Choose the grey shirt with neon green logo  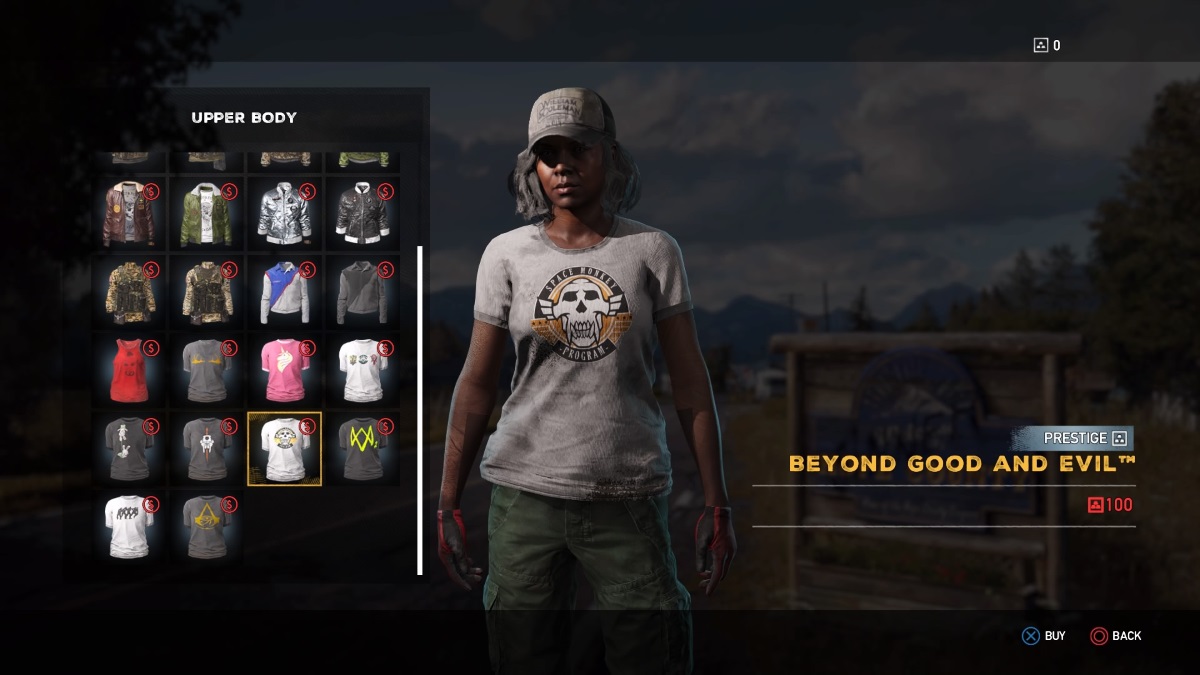click(363, 448)
